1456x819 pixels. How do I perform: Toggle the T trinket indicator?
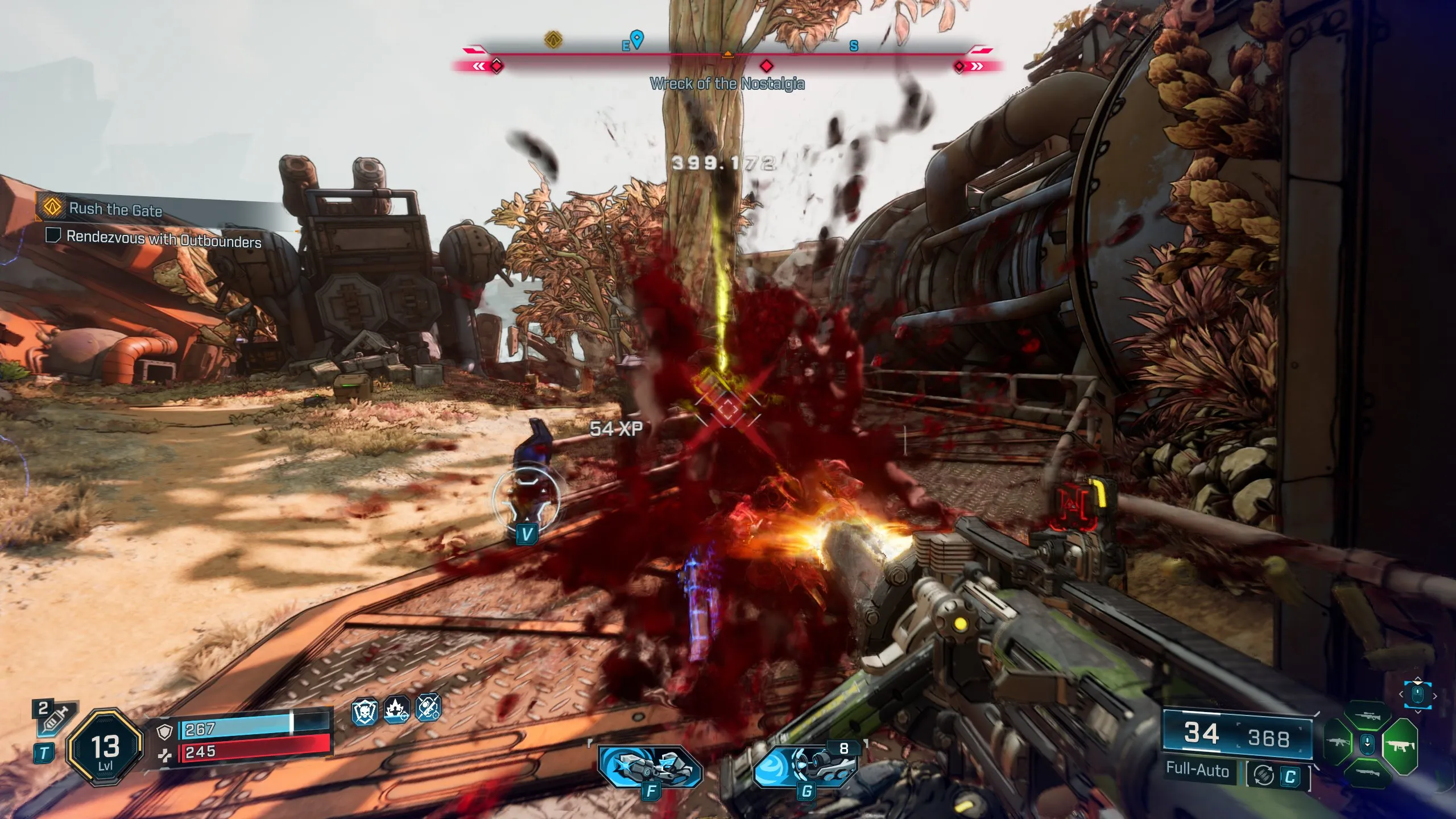click(x=44, y=754)
